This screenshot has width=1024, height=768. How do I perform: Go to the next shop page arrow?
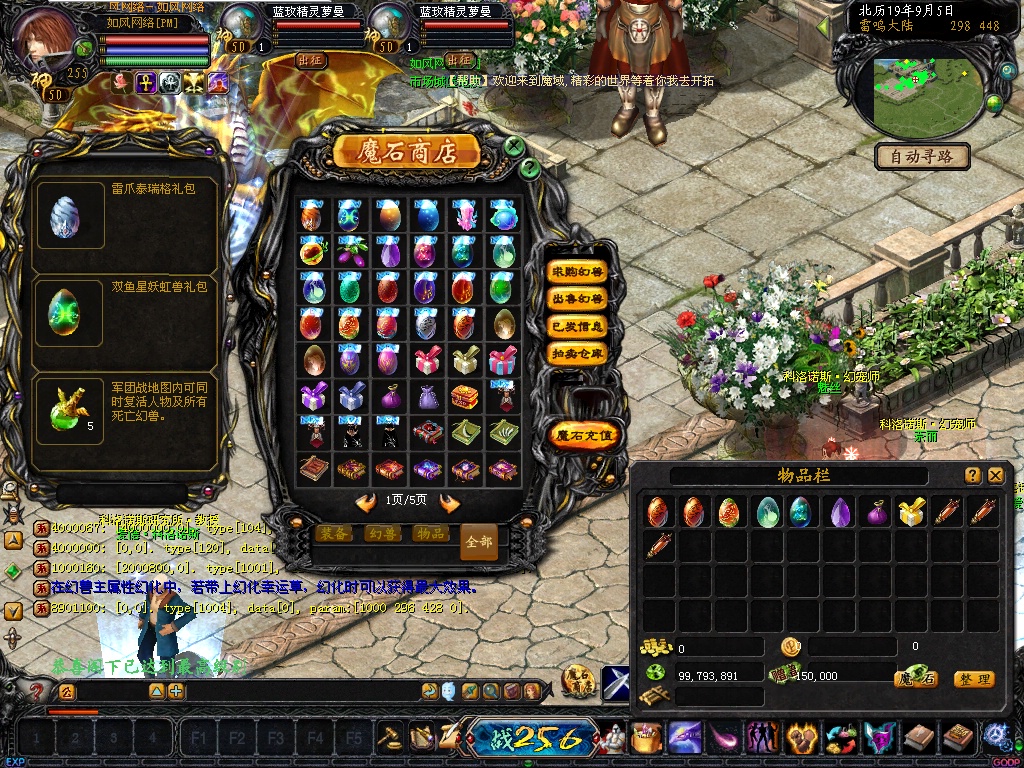pos(450,502)
